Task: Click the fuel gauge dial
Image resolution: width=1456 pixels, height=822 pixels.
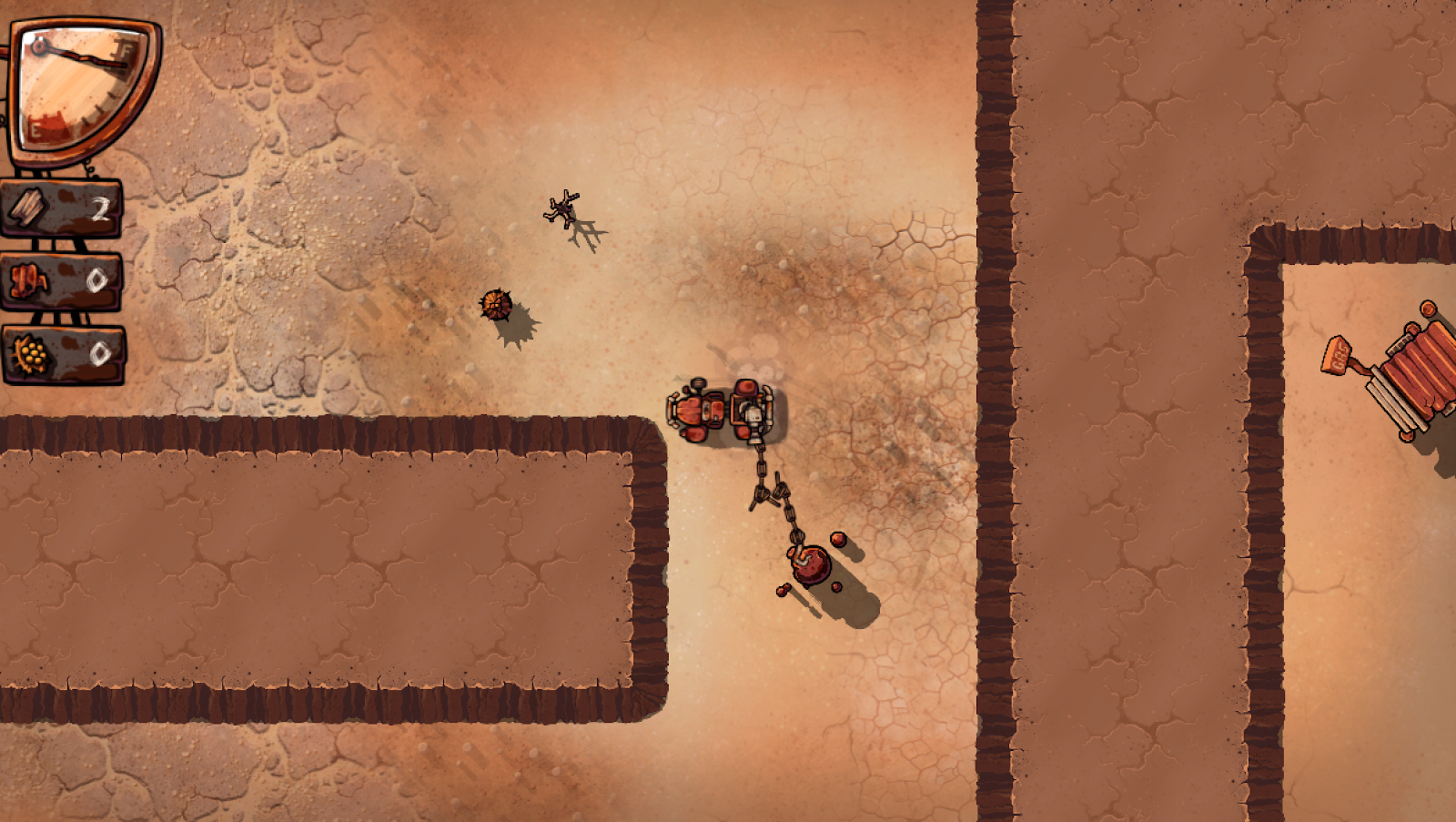Action: [82, 89]
